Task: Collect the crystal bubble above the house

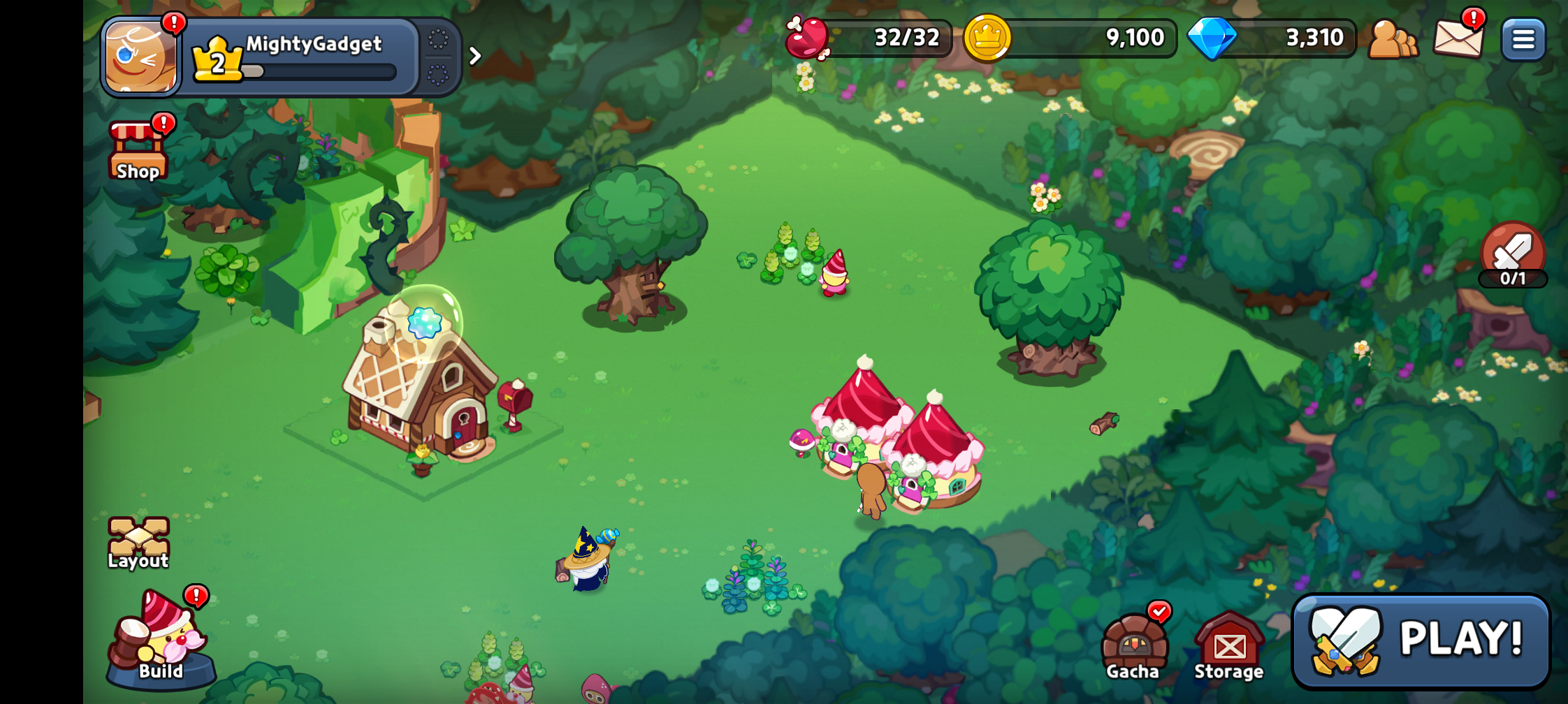Action: (424, 323)
